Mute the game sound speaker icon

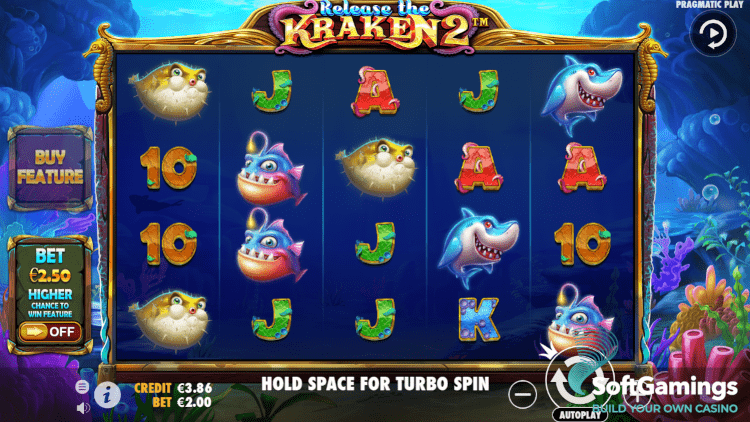click(x=82, y=407)
